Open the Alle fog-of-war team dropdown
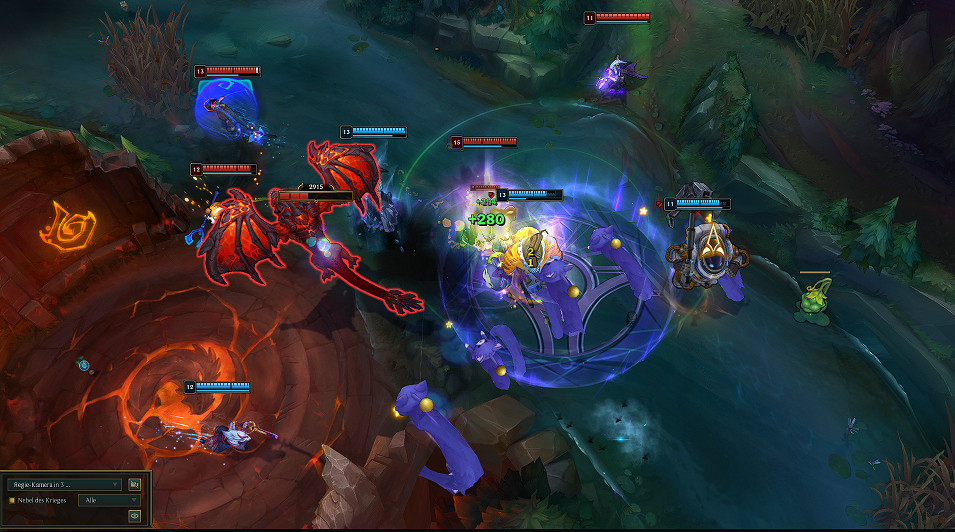The image size is (955, 532). 111,500
